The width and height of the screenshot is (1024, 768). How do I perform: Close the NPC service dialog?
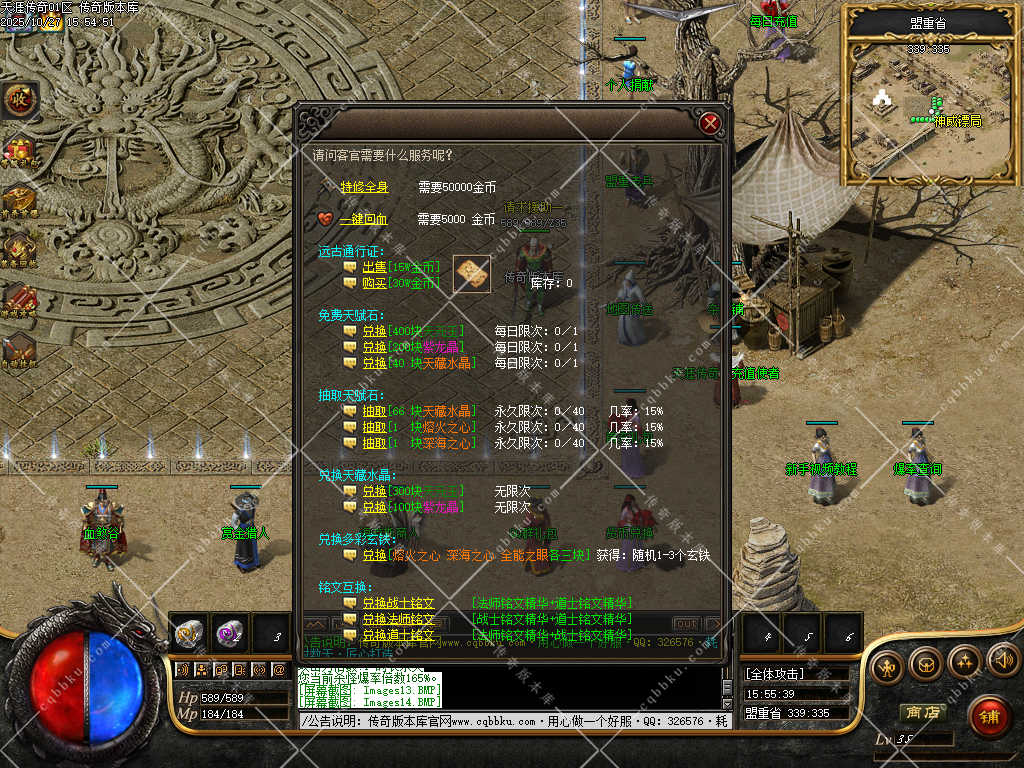coord(710,123)
